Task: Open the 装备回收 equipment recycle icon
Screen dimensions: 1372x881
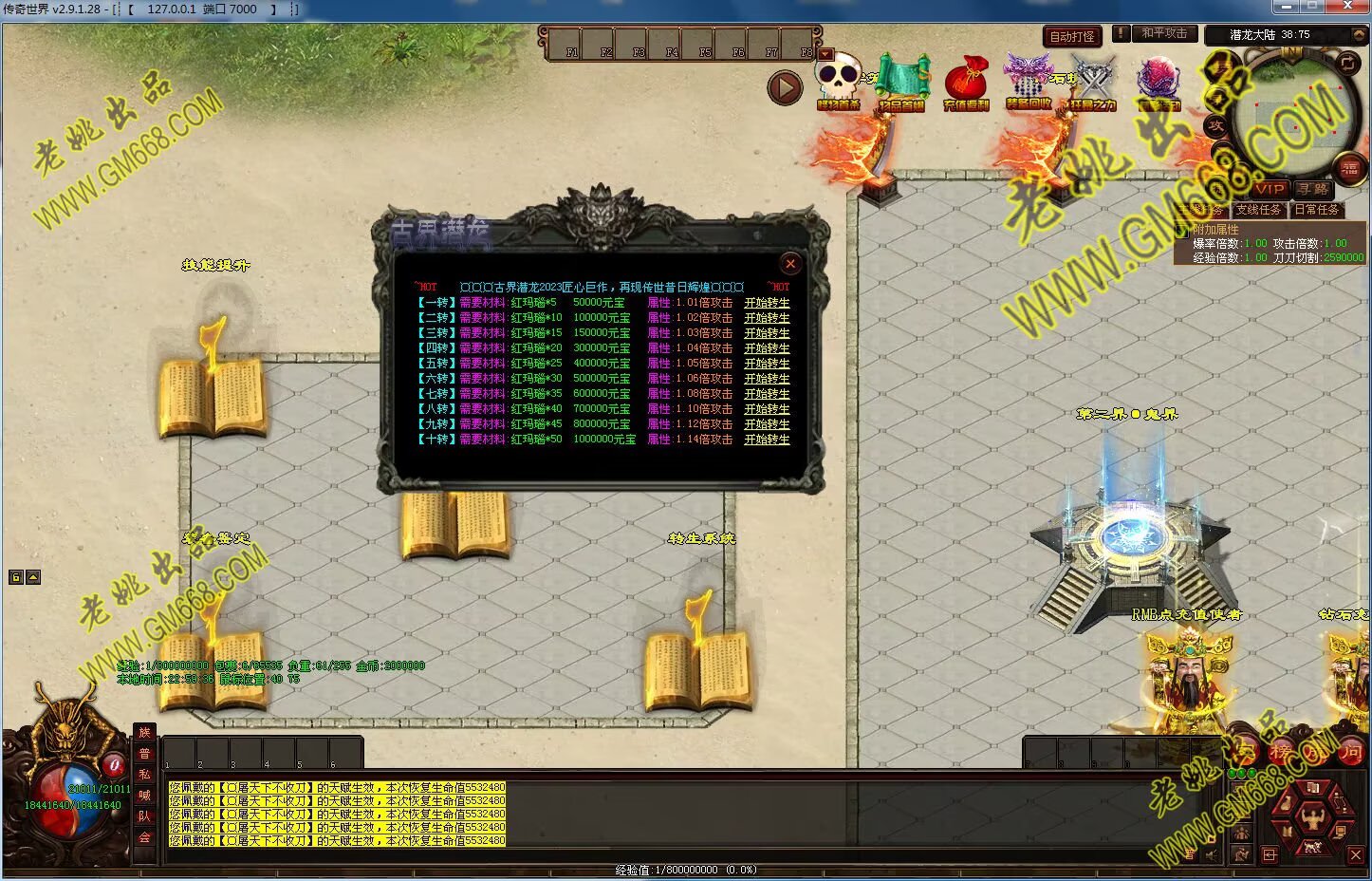Action: click(x=1029, y=82)
